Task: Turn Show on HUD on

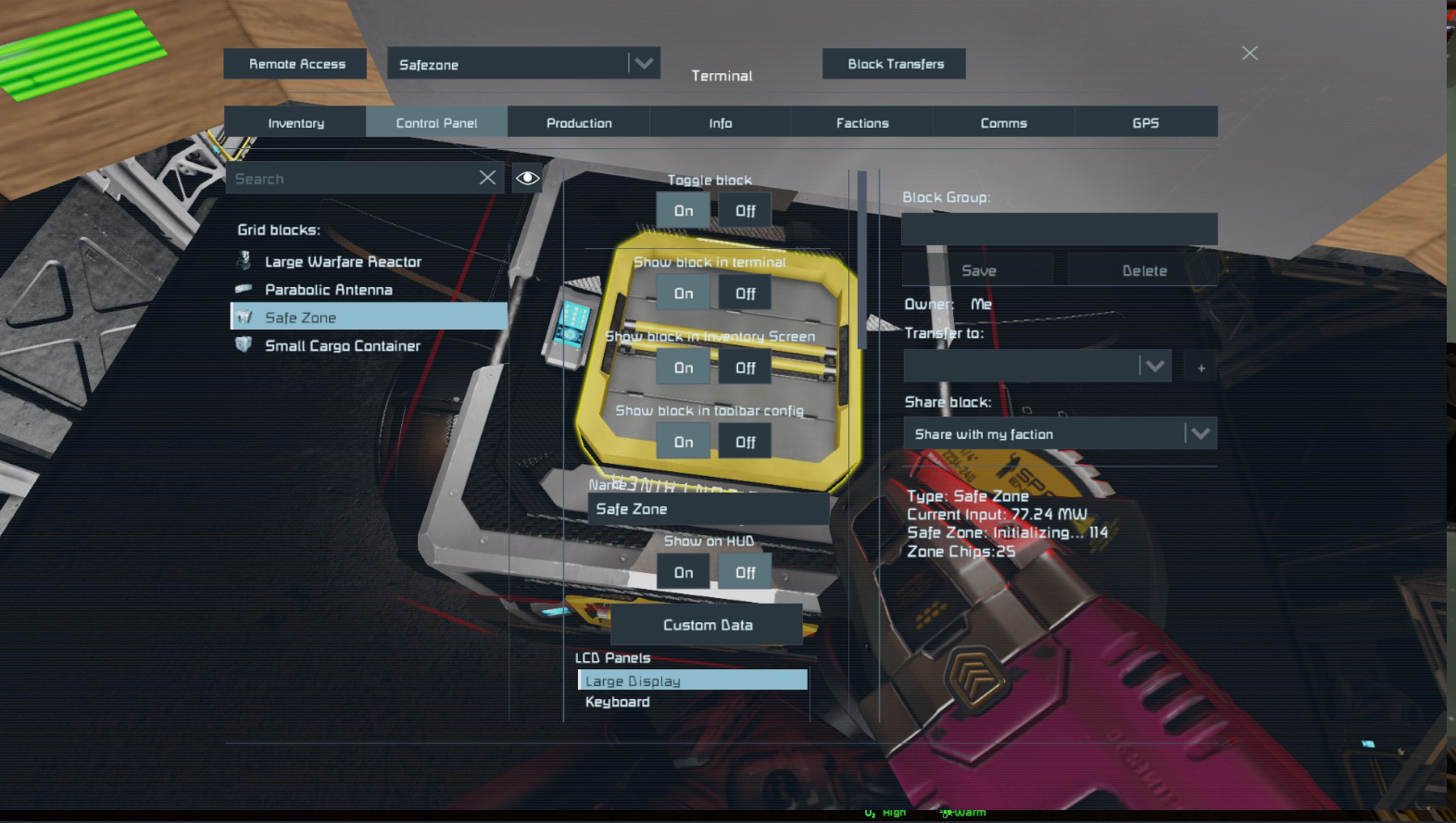Action: tap(684, 573)
